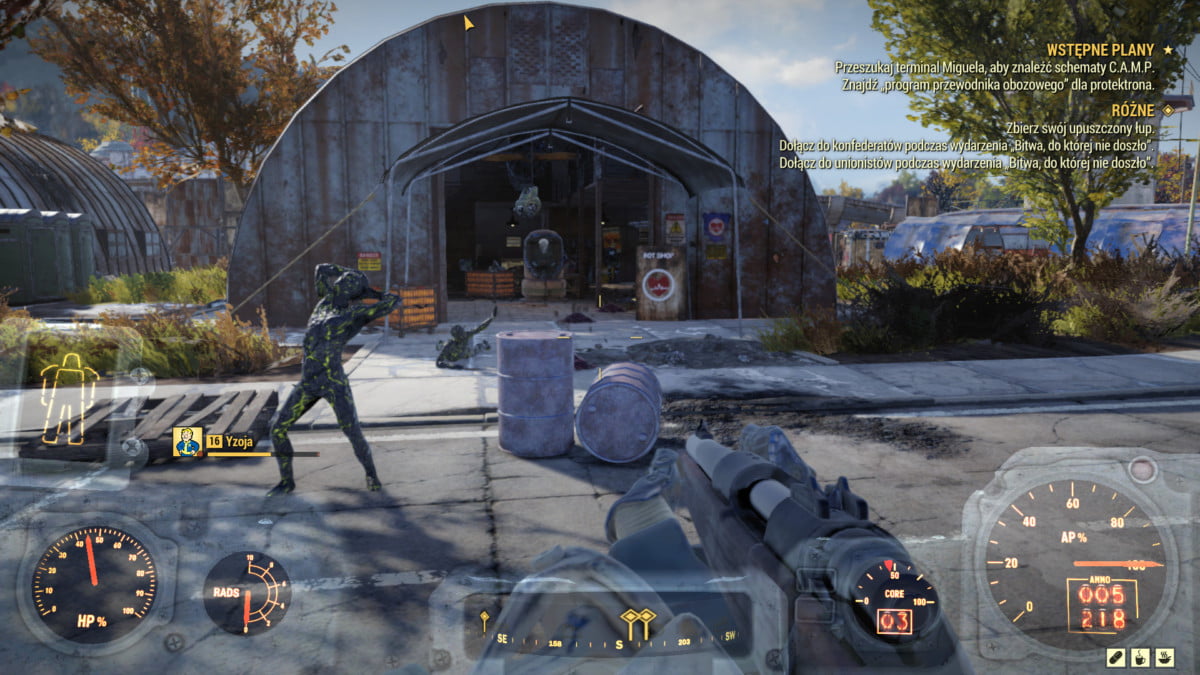Click the double quest markers above S
1200x675 pixels.
(637, 620)
